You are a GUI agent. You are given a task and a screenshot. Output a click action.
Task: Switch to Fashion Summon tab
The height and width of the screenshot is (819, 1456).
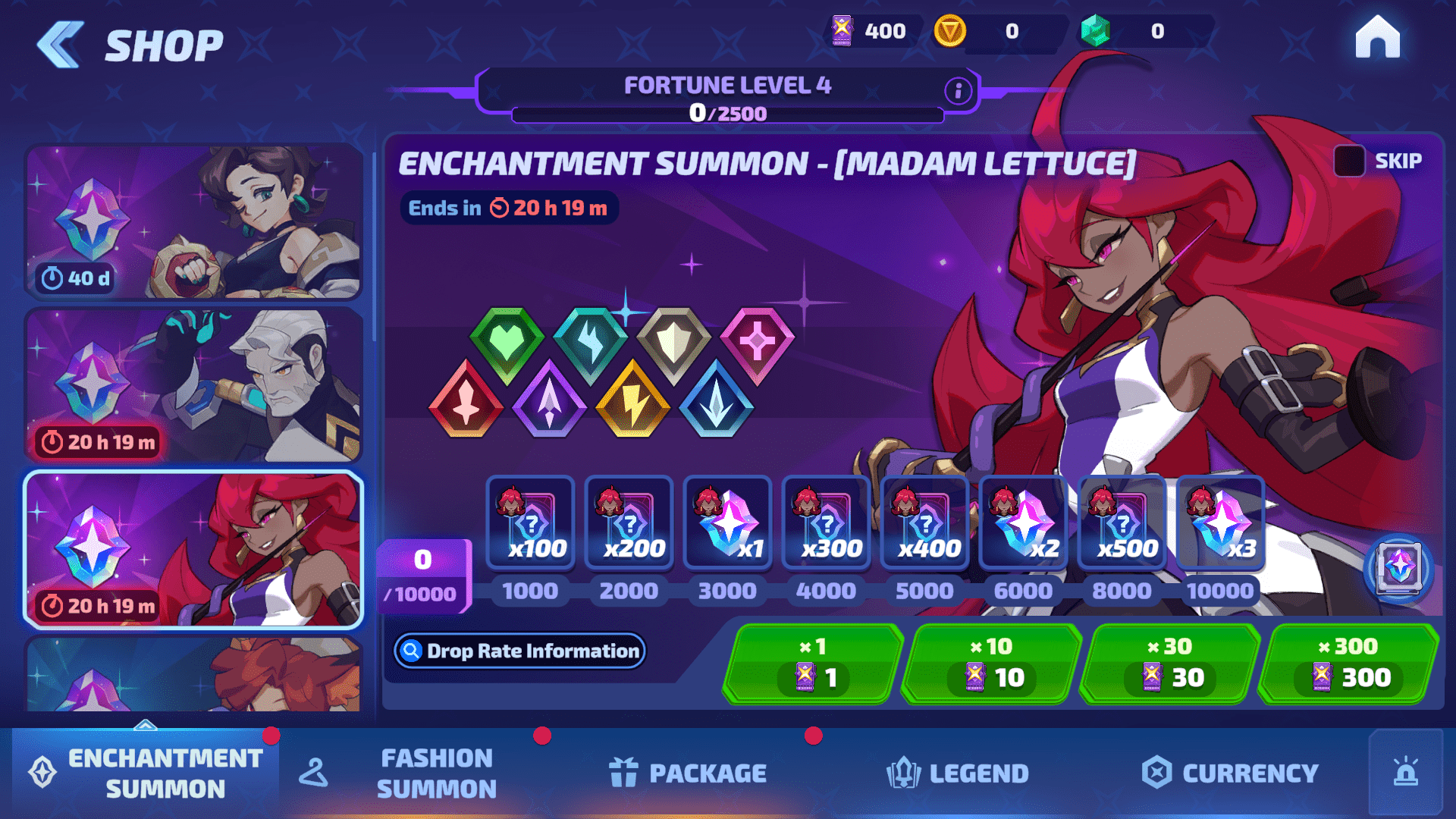click(x=436, y=773)
